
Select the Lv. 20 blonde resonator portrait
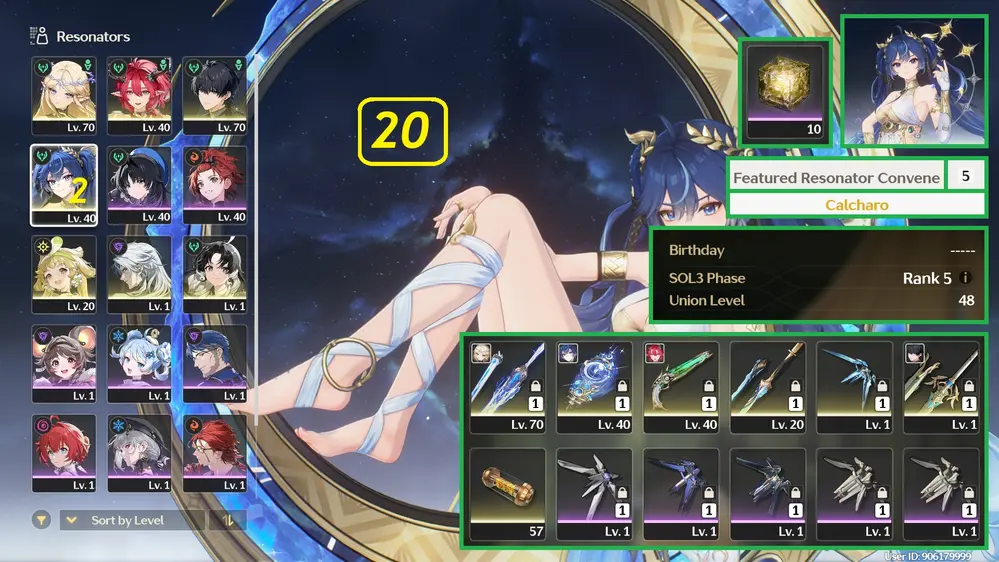click(64, 274)
